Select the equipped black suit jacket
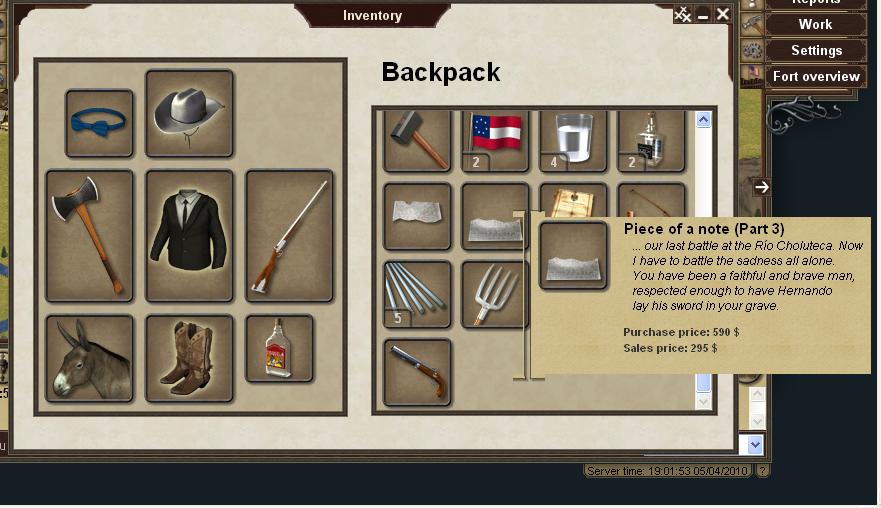 click(189, 235)
